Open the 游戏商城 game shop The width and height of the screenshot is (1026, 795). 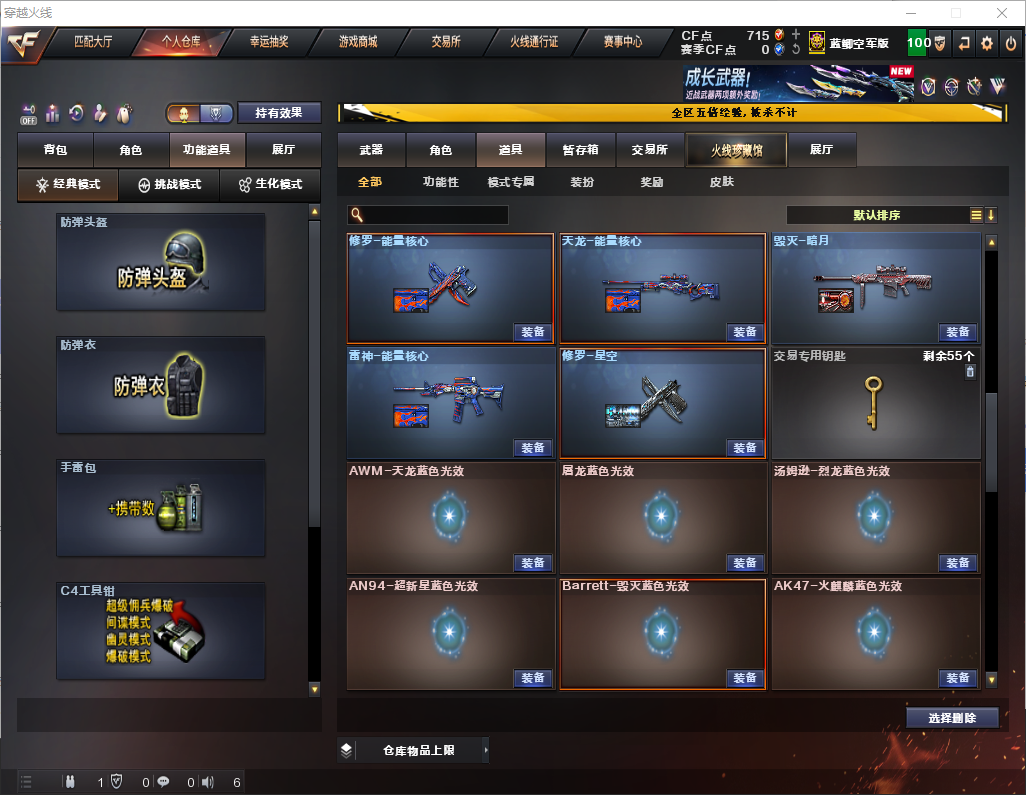(357, 43)
